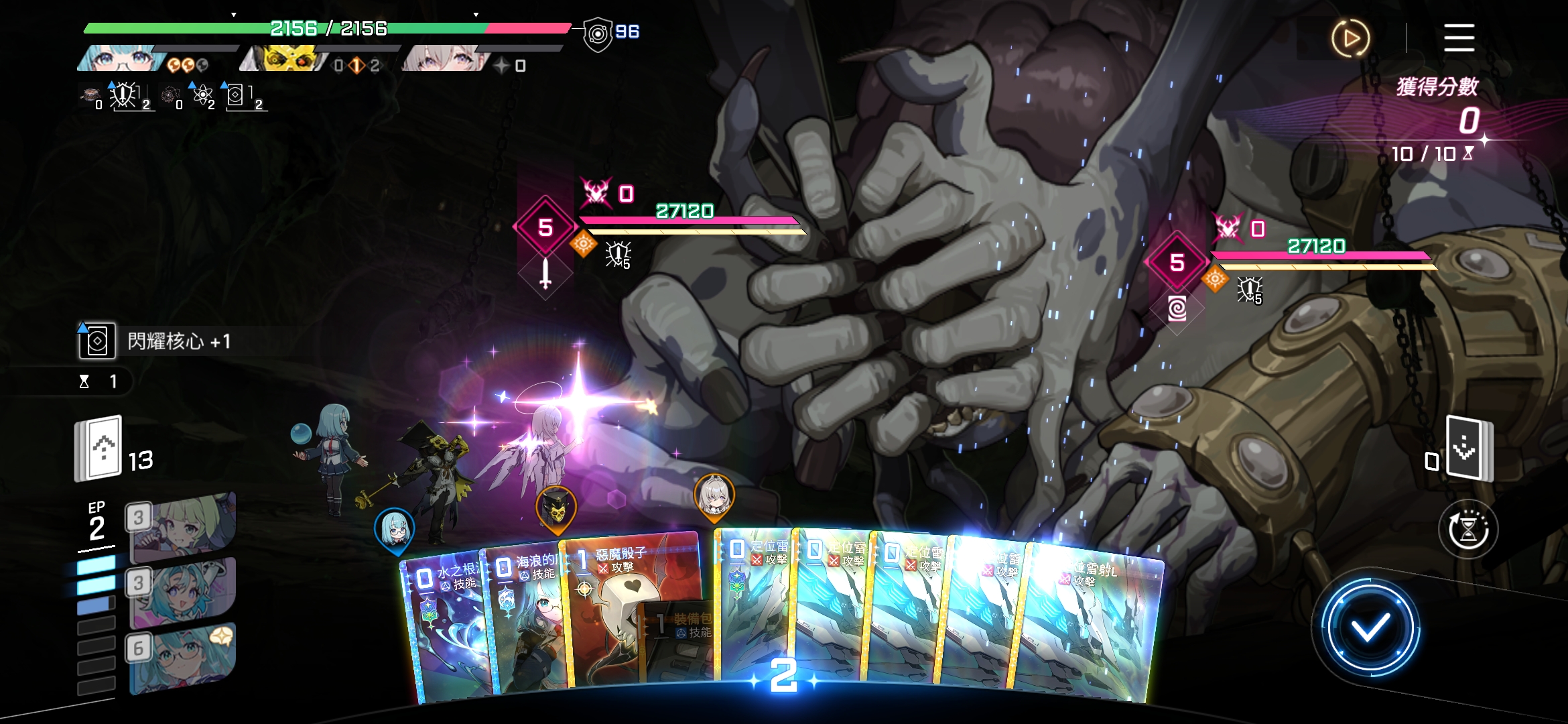Open the draw pile with 13 cards
The image size is (1568, 724).
point(99,448)
